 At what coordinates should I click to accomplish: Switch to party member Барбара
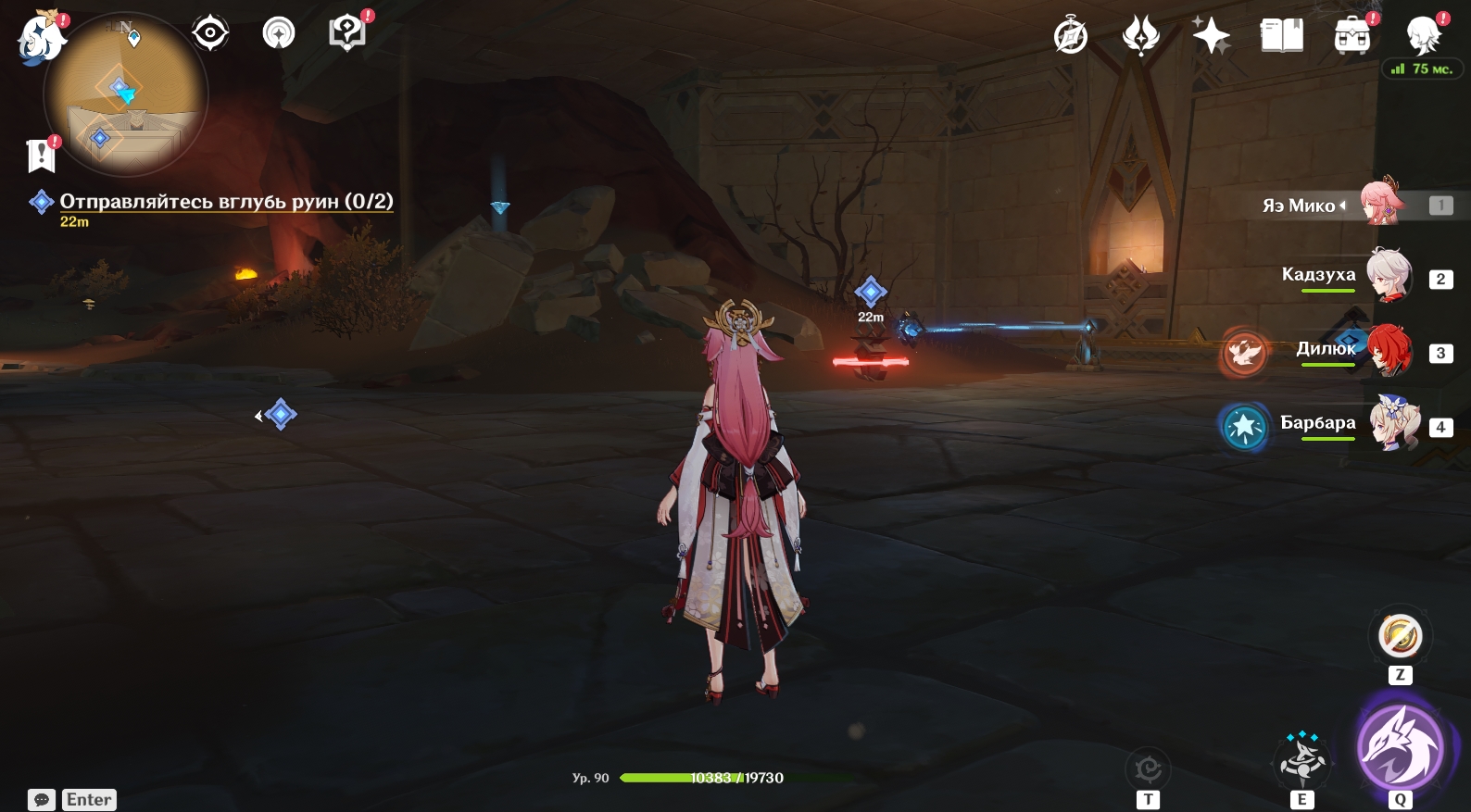point(1387,424)
